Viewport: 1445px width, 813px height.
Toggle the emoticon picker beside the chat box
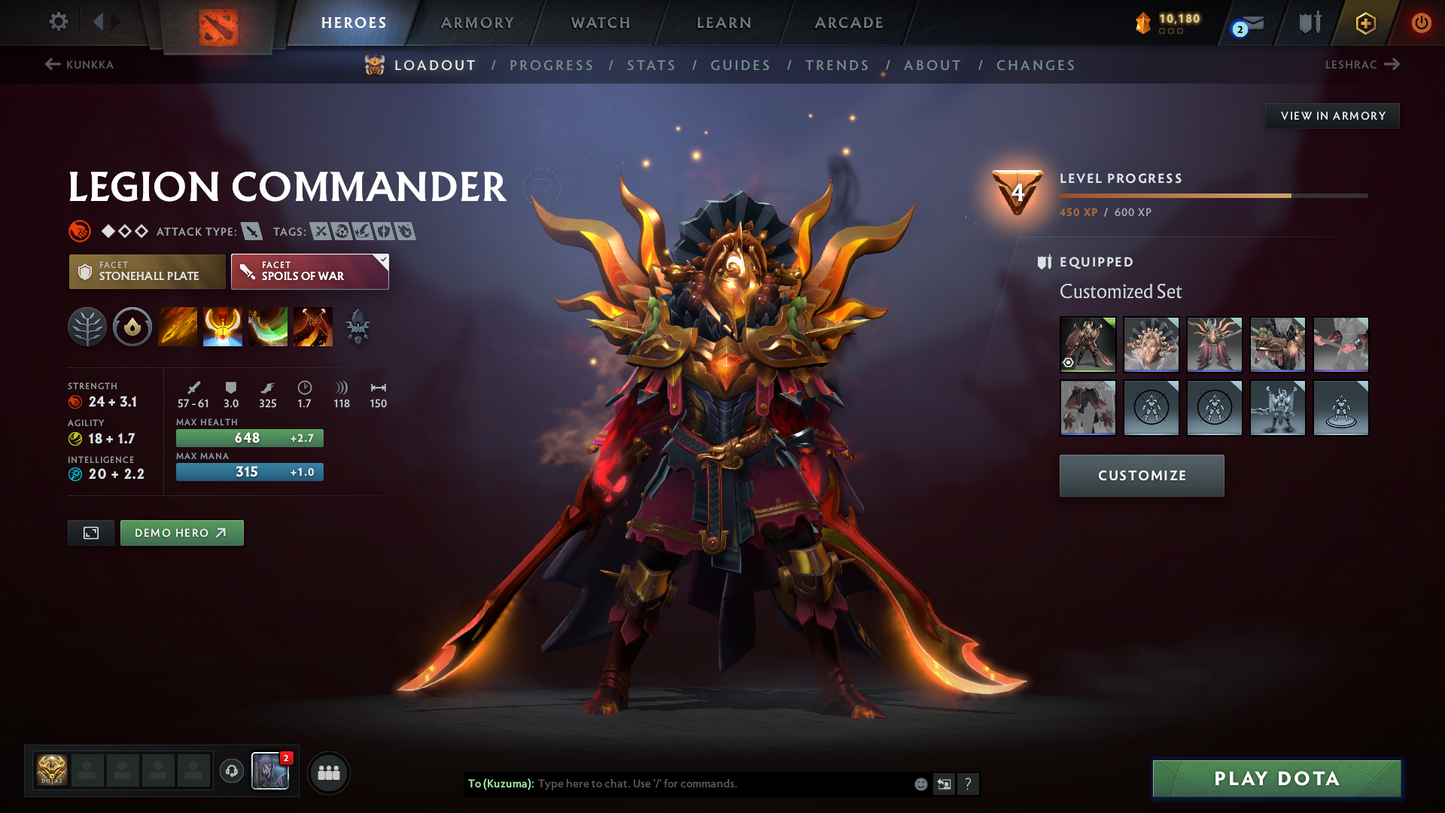click(x=920, y=784)
